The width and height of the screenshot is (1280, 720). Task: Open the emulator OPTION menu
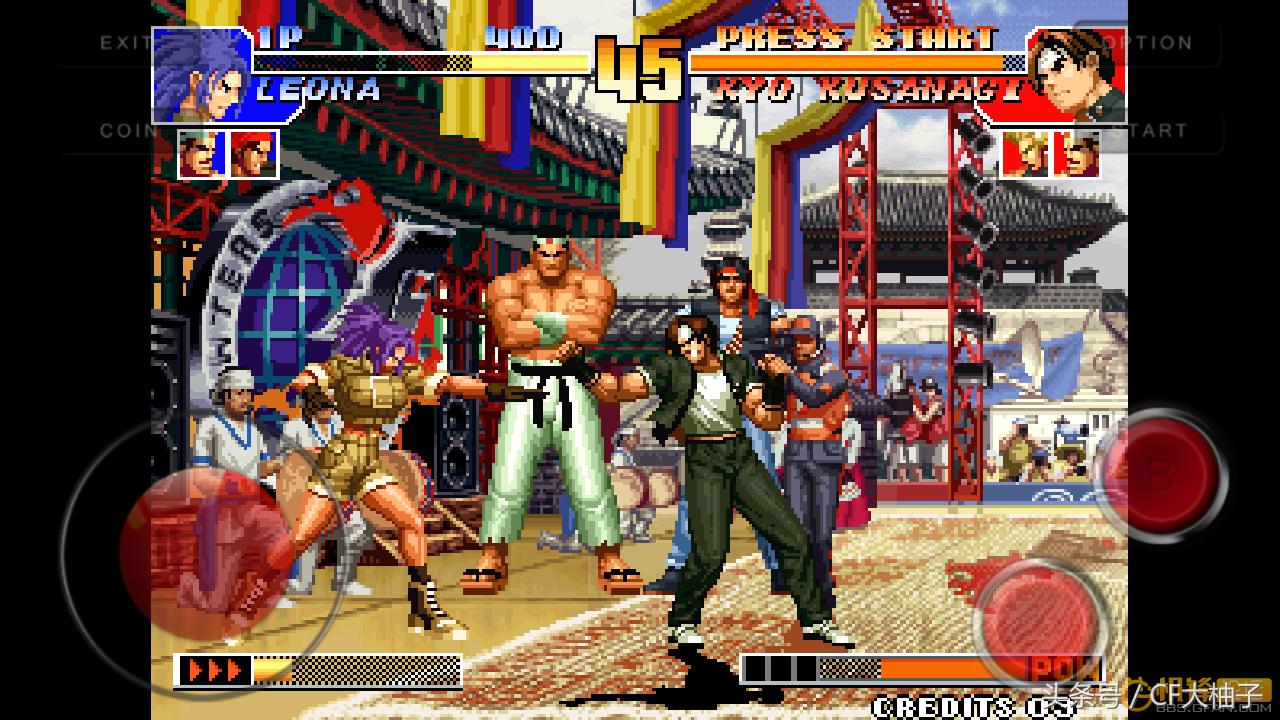[1160, 43]
